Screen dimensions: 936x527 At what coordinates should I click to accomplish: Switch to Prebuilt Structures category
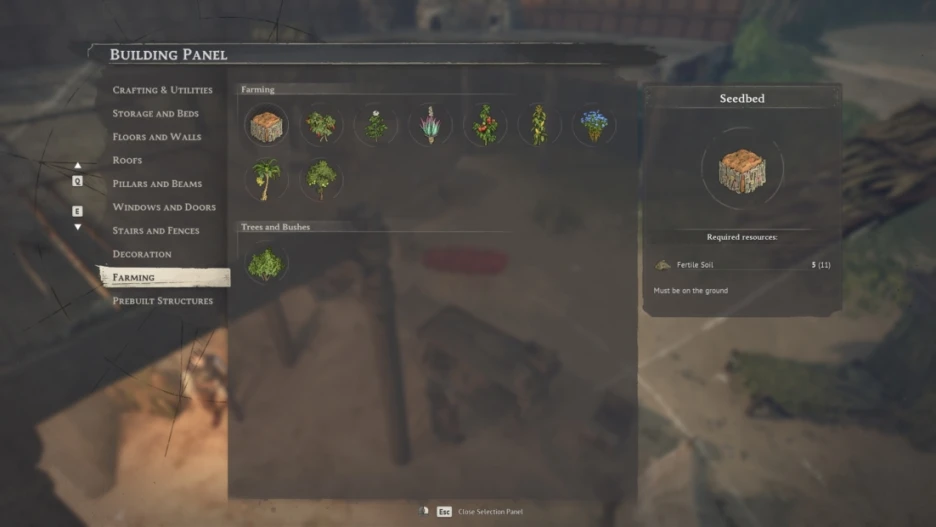(x=162, y=301)
